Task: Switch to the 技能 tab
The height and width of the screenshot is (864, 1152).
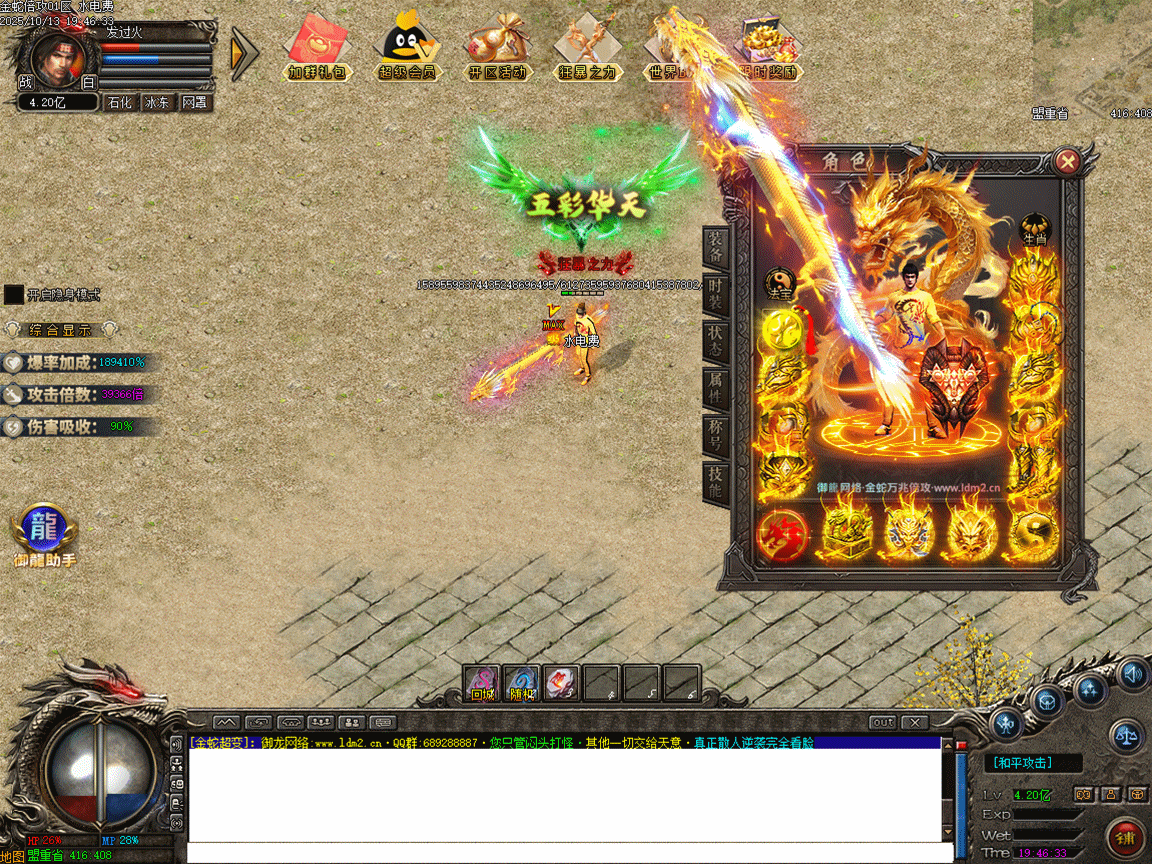Action: [716, 481]
